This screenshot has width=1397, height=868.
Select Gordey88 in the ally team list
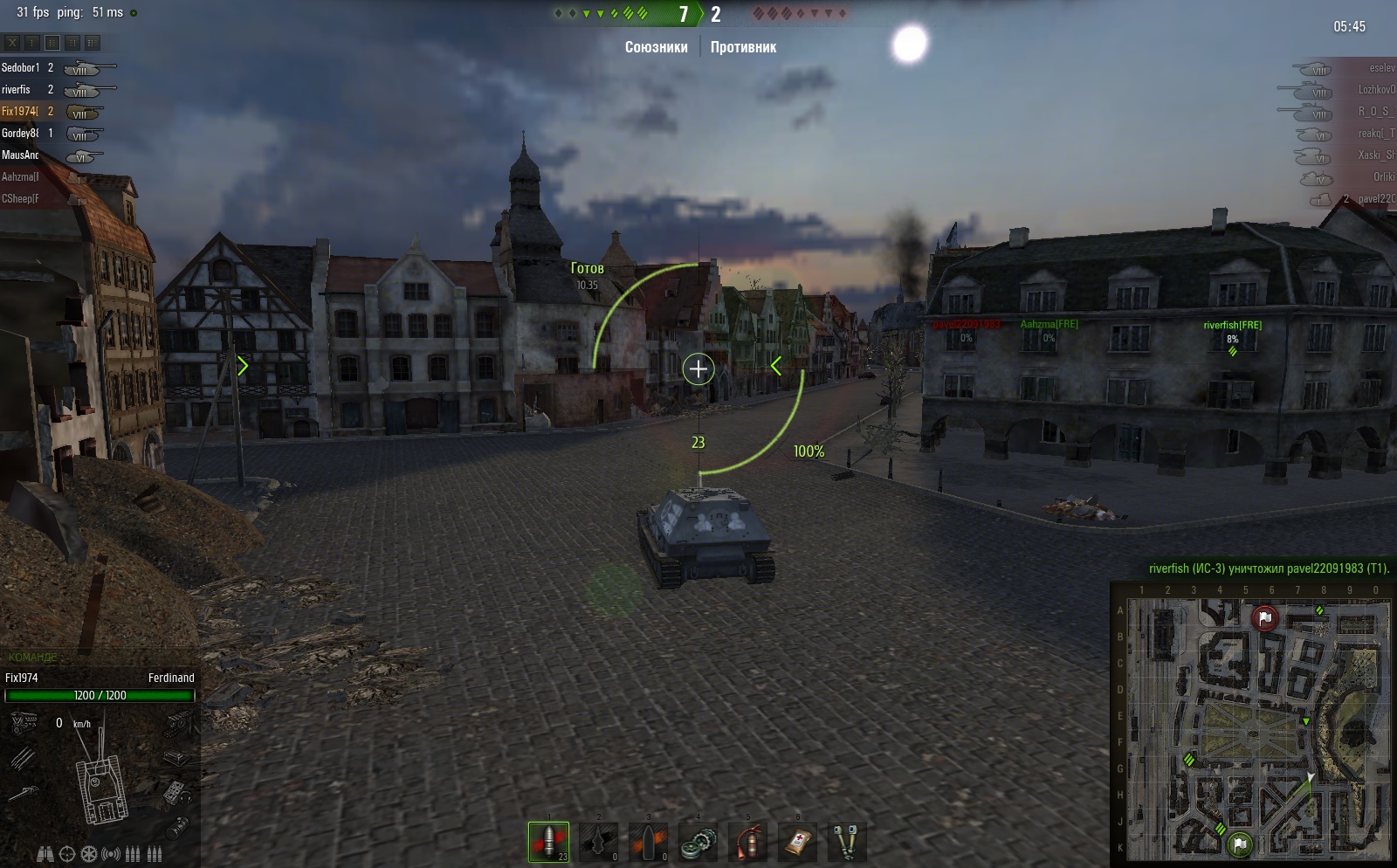[x=20, y=133]
